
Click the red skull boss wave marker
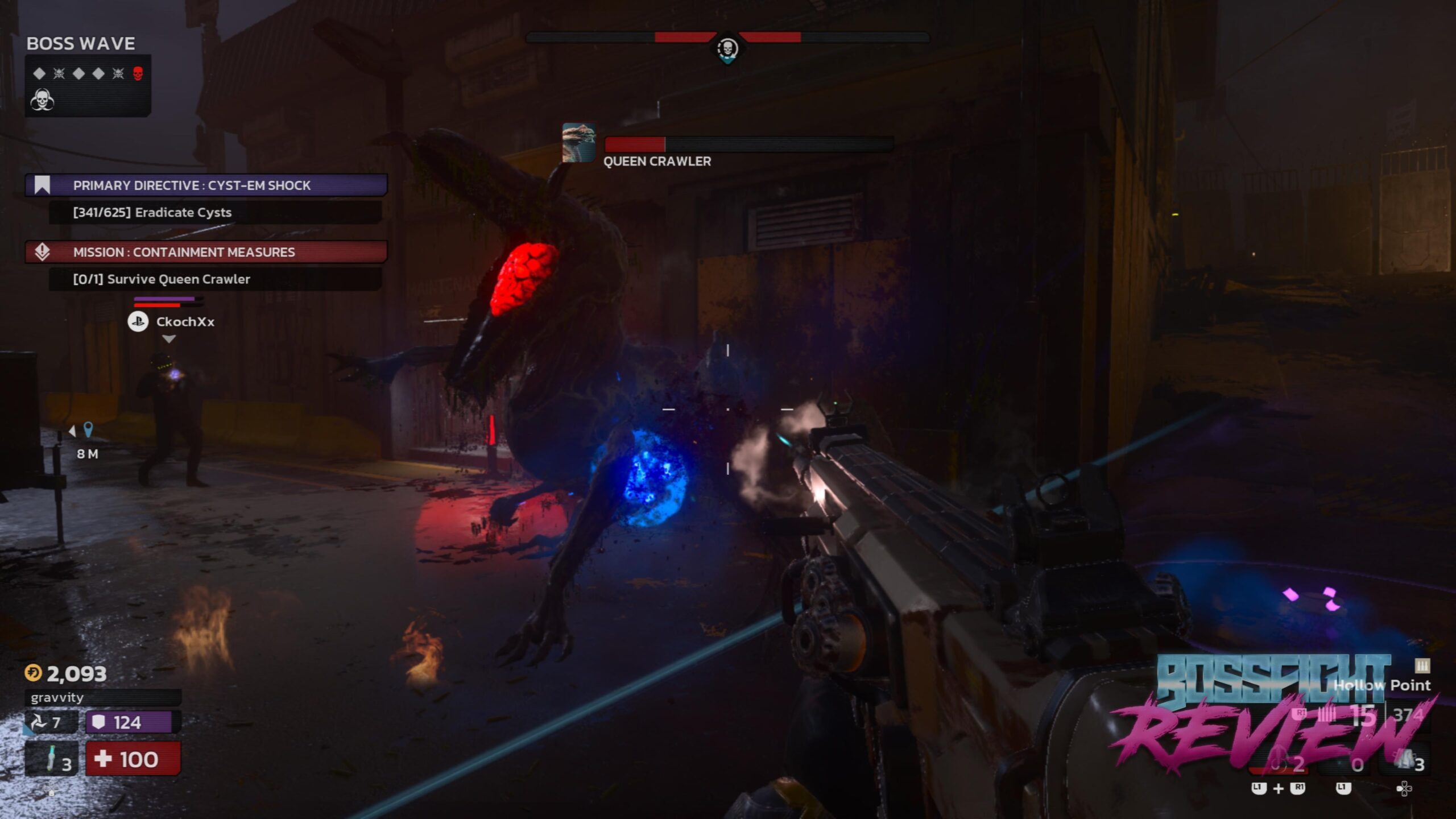click(138, 73)
